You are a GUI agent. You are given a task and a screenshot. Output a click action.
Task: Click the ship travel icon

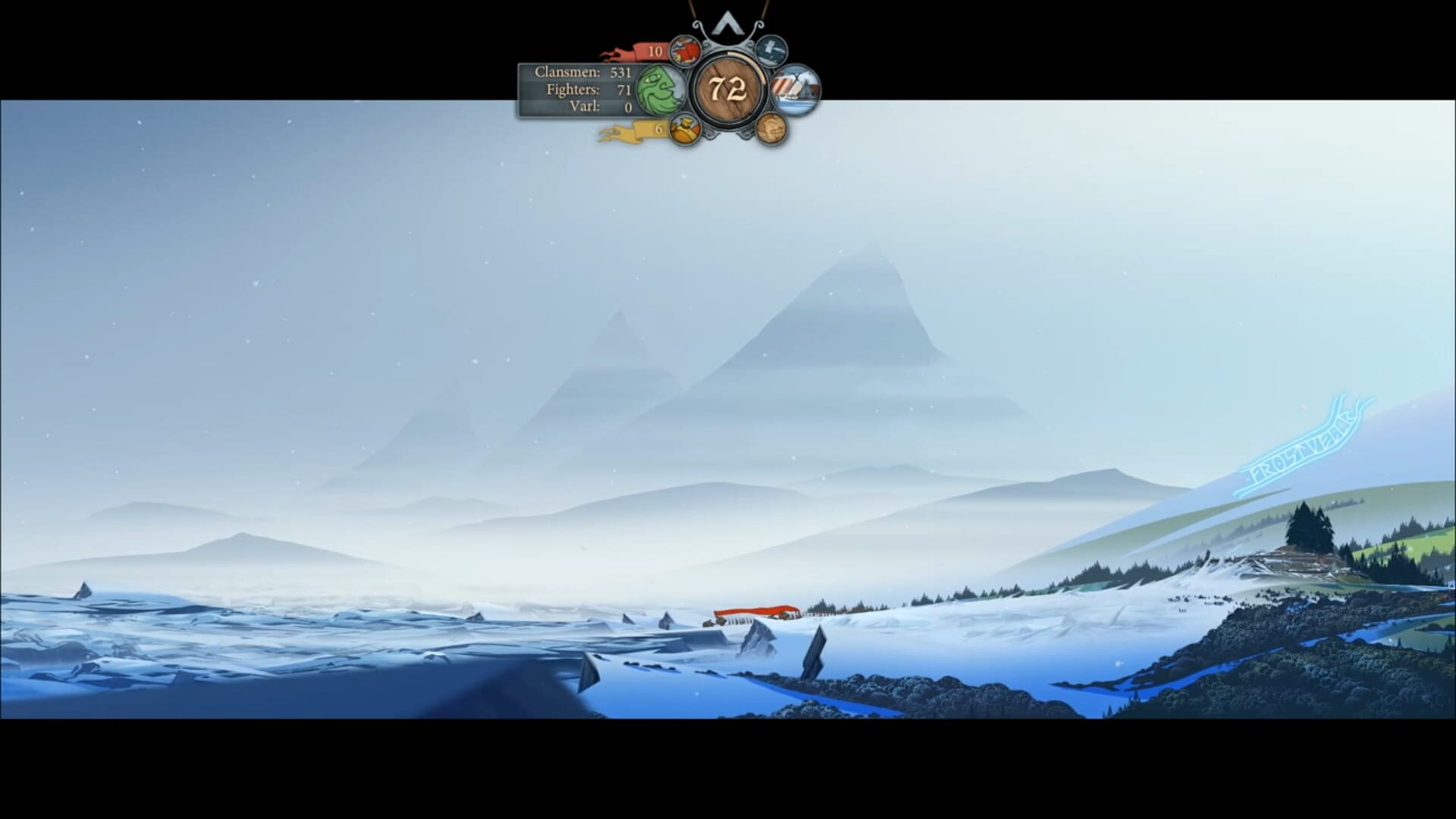point(795,89)
